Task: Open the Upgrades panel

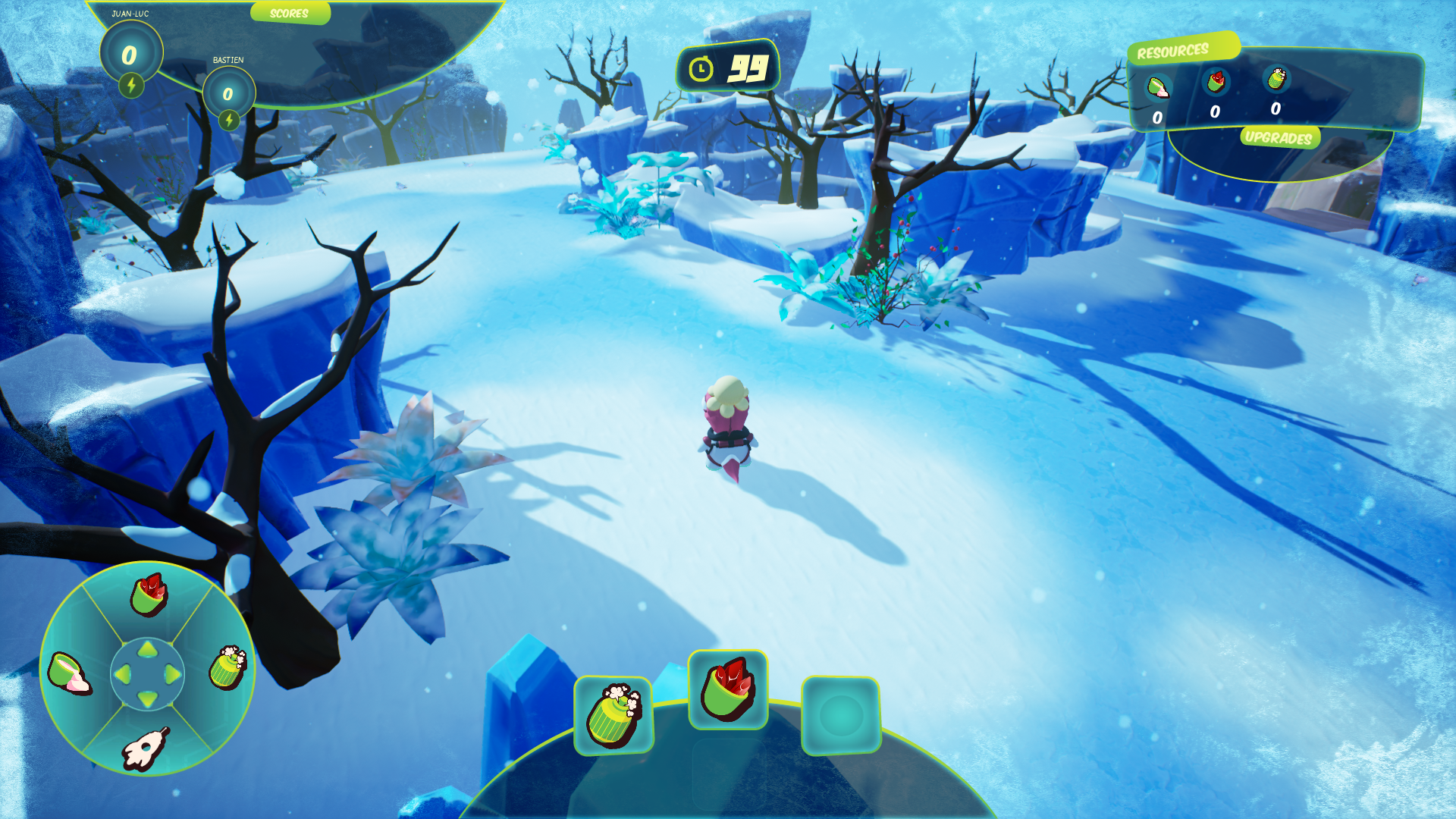Action: coord(1279,137)
